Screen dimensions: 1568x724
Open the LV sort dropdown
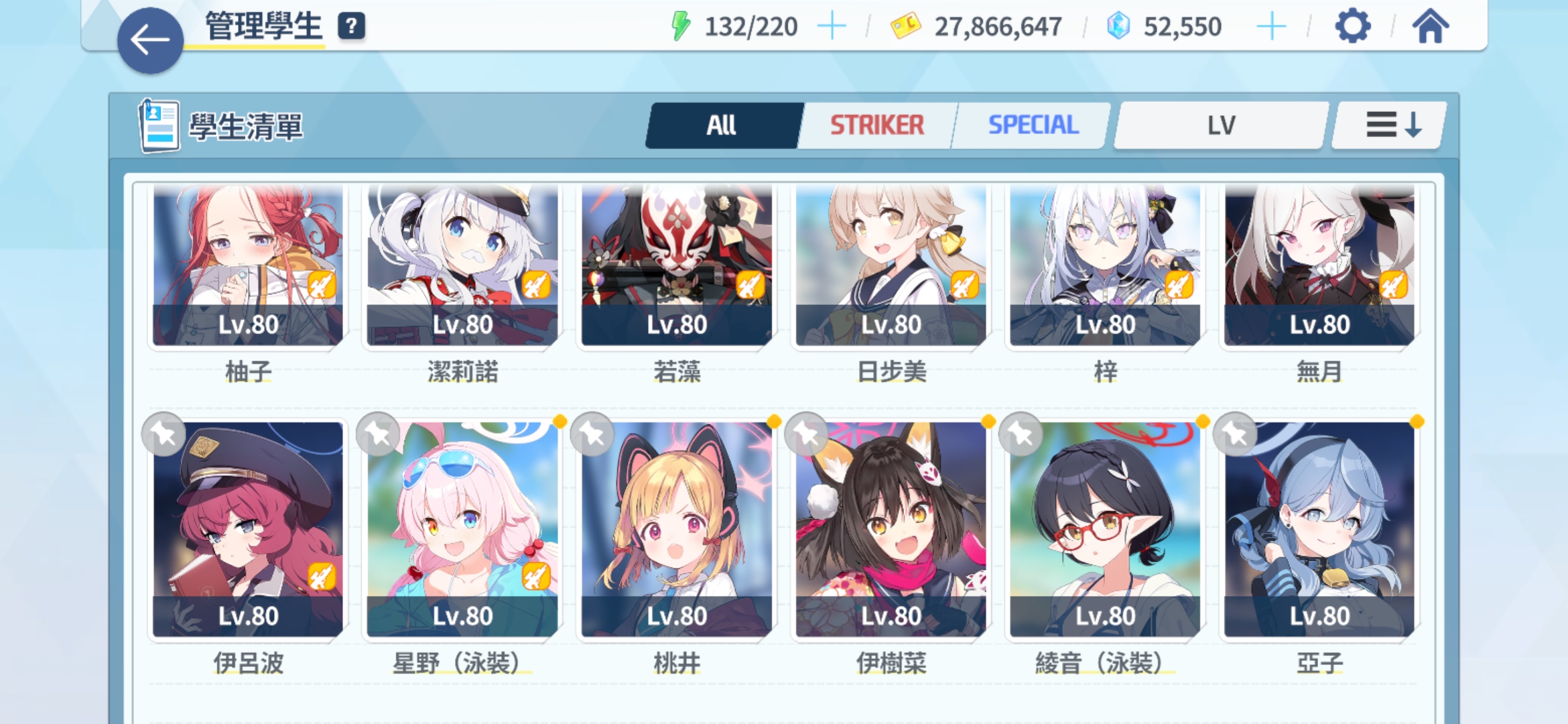tap(1220, 125)
